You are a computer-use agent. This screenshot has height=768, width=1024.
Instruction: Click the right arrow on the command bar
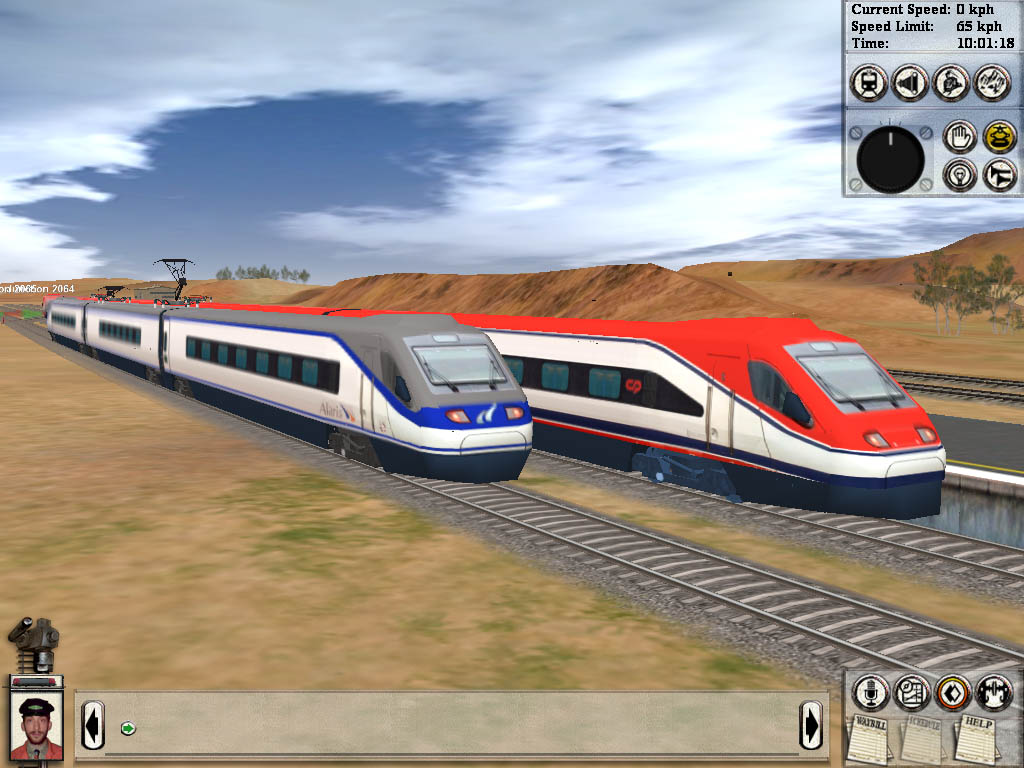[x=811, y=723]
